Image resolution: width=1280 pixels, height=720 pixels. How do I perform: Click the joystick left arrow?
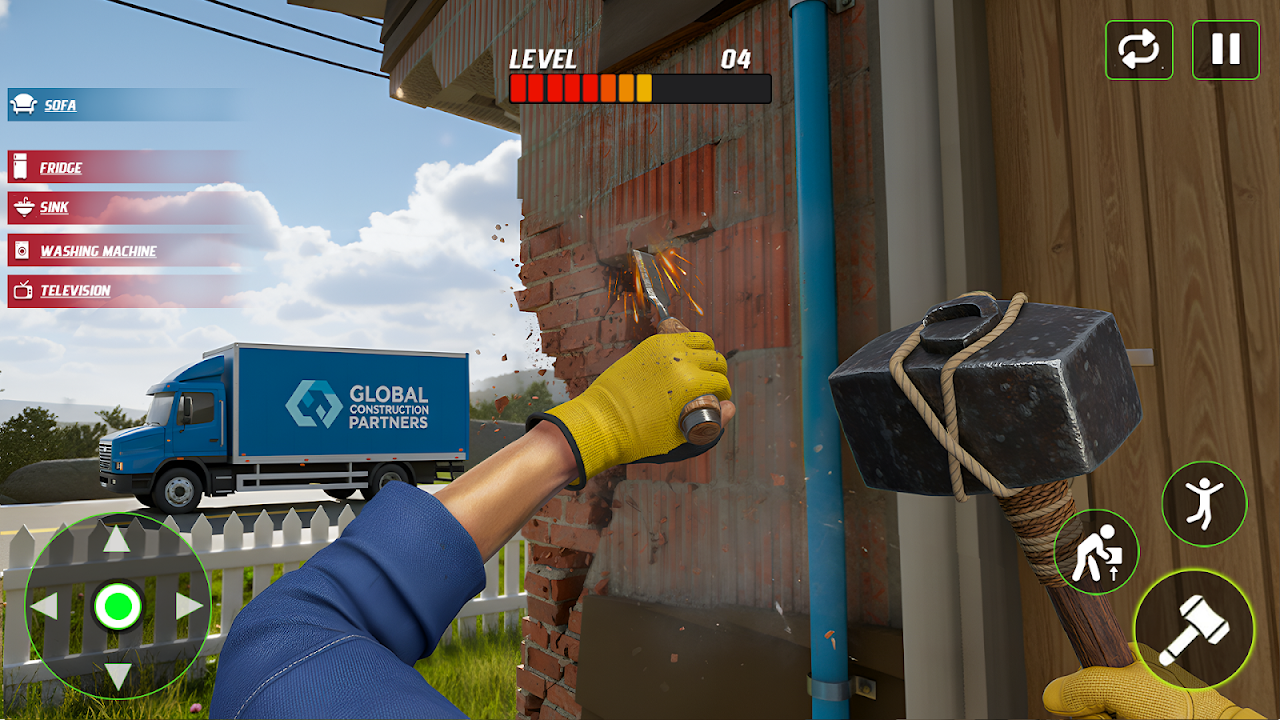[44, 606]
